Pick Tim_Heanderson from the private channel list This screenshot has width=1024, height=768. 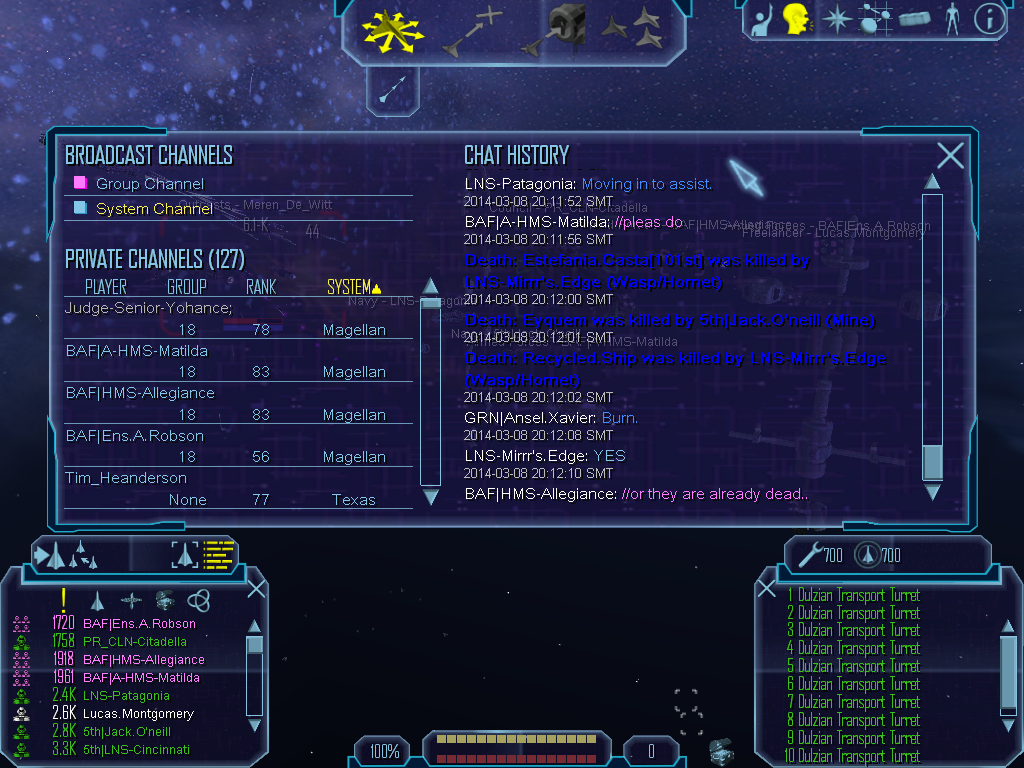point(126,478)
